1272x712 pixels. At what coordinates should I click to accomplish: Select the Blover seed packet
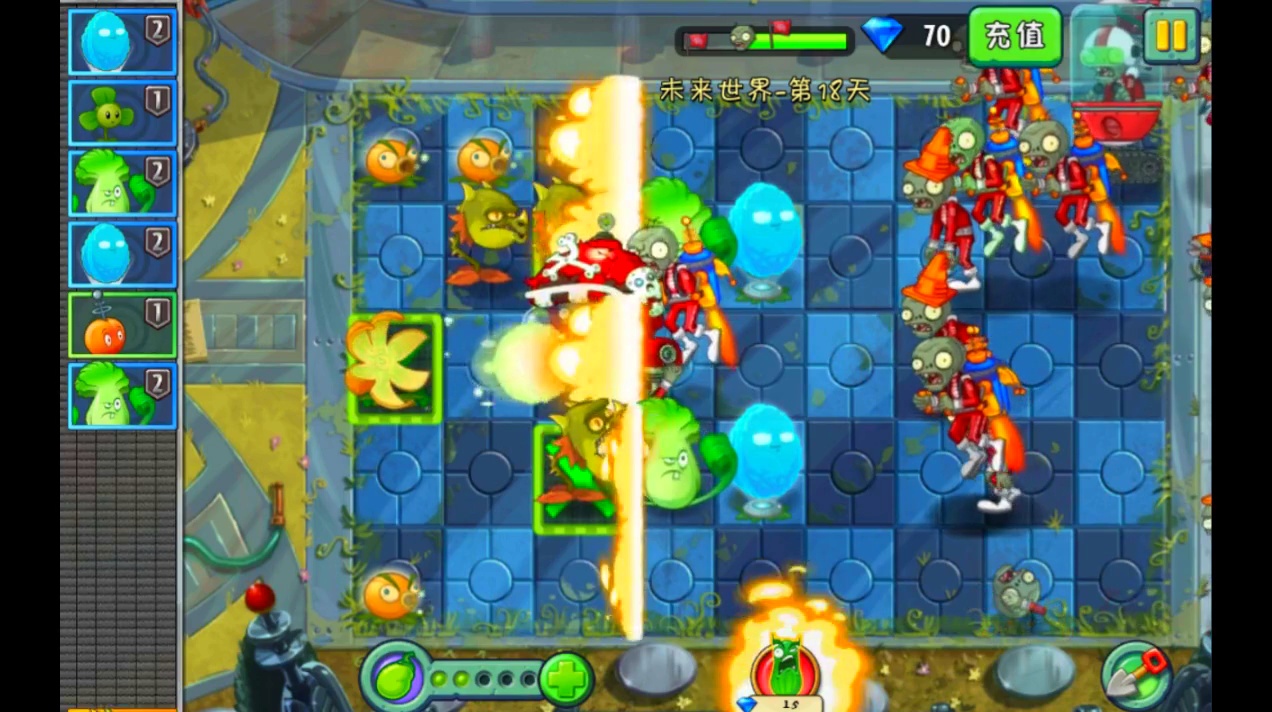(122, 113)
